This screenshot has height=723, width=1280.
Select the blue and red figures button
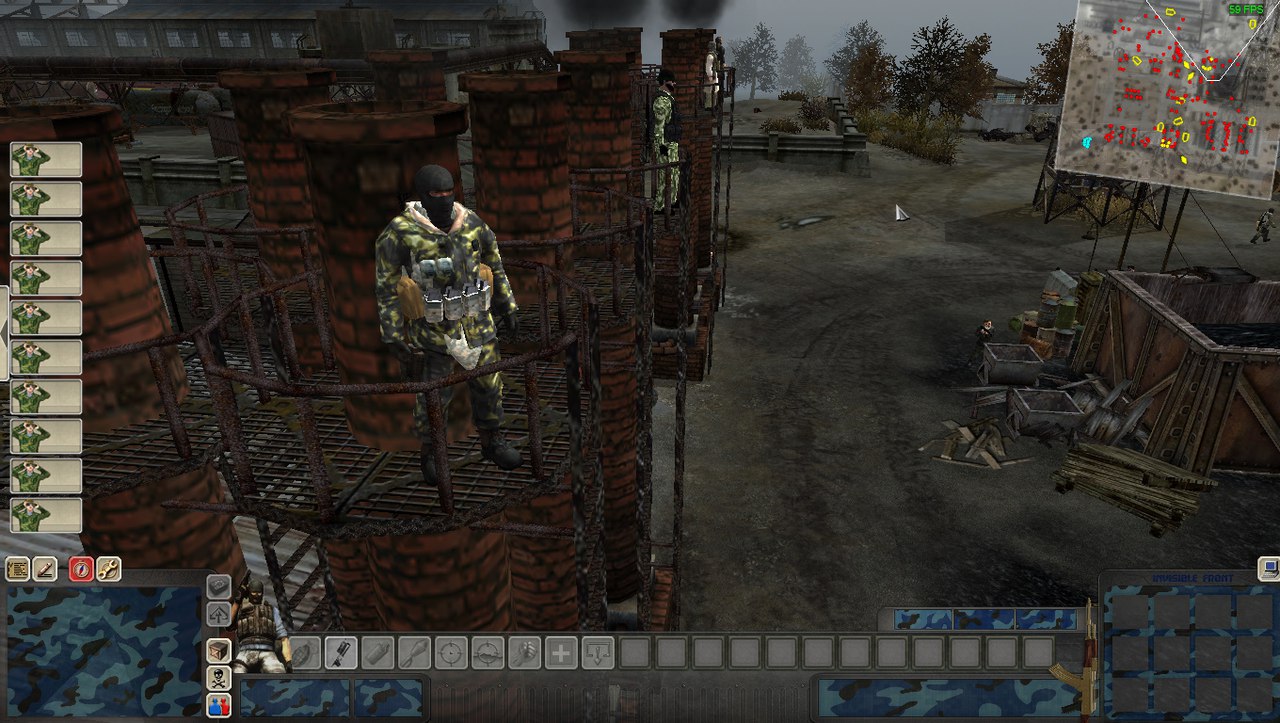tap(218, 705)
